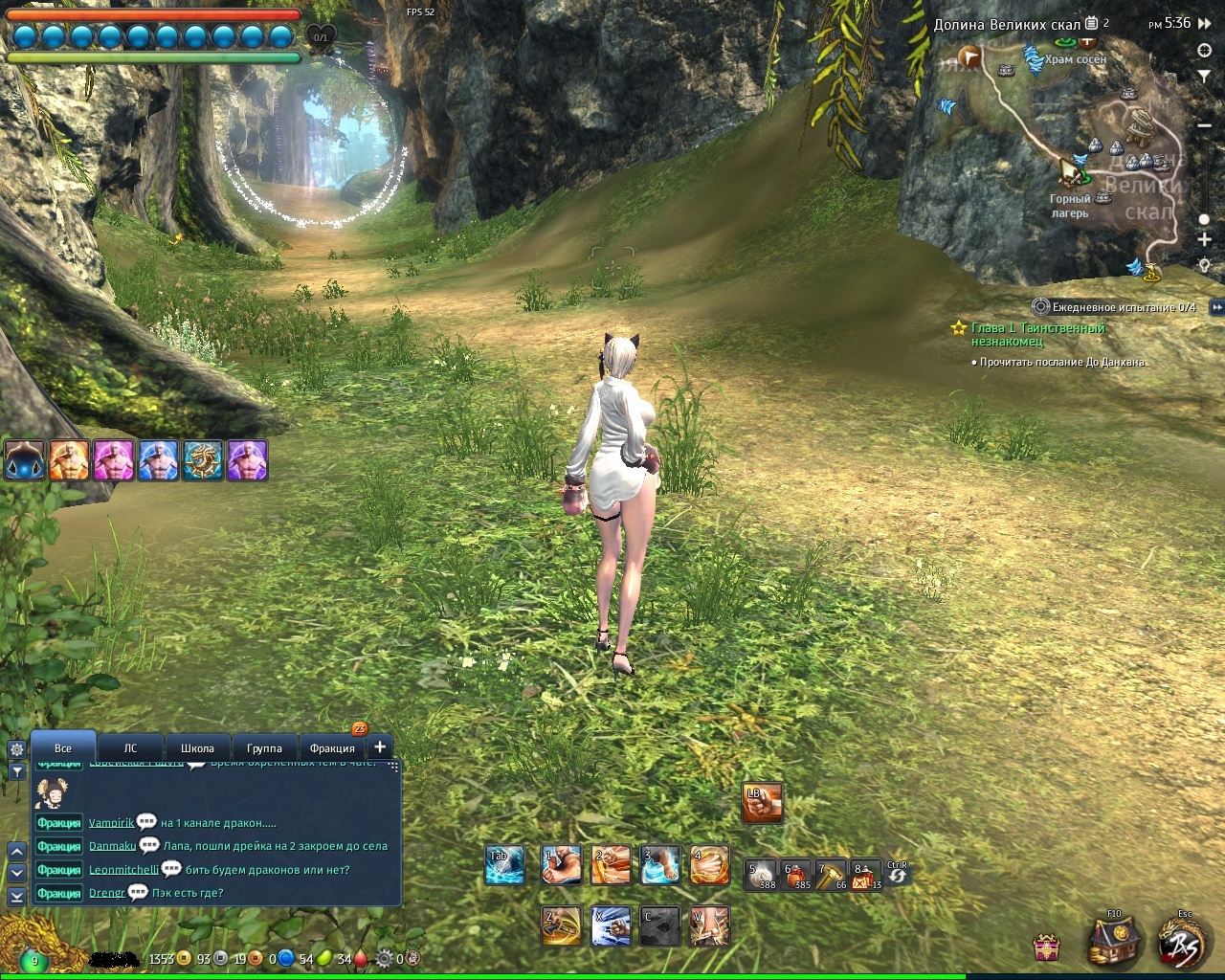Open the Esc main menu emblem
The height and width of the screenshot is (980, 1225).
coord(1184,940)
